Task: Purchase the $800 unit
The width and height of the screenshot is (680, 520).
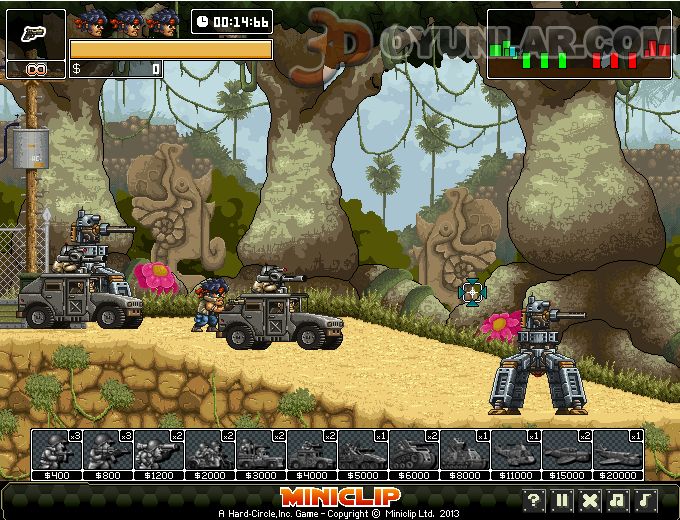Action: coord(107,450)
